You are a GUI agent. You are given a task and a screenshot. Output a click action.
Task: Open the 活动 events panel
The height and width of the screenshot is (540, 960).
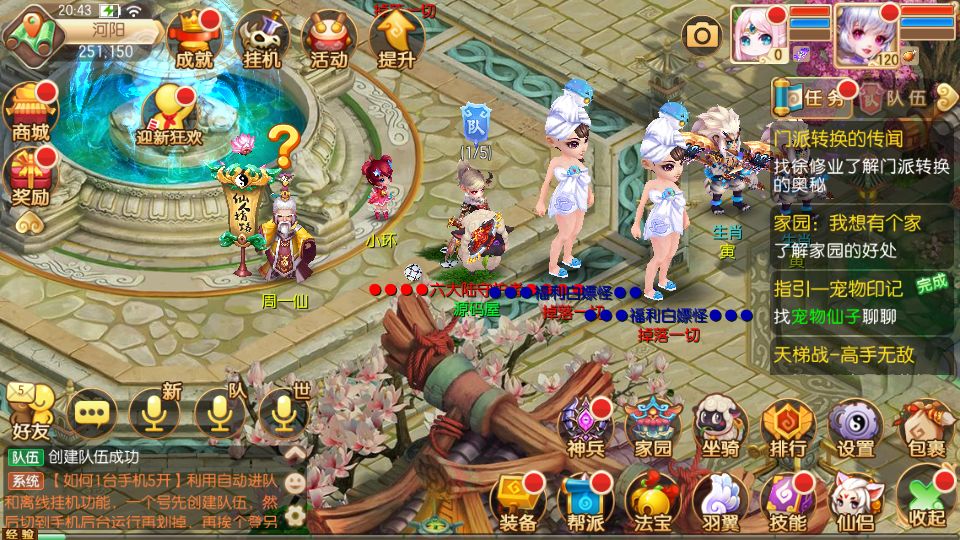[x=329, y=41]
